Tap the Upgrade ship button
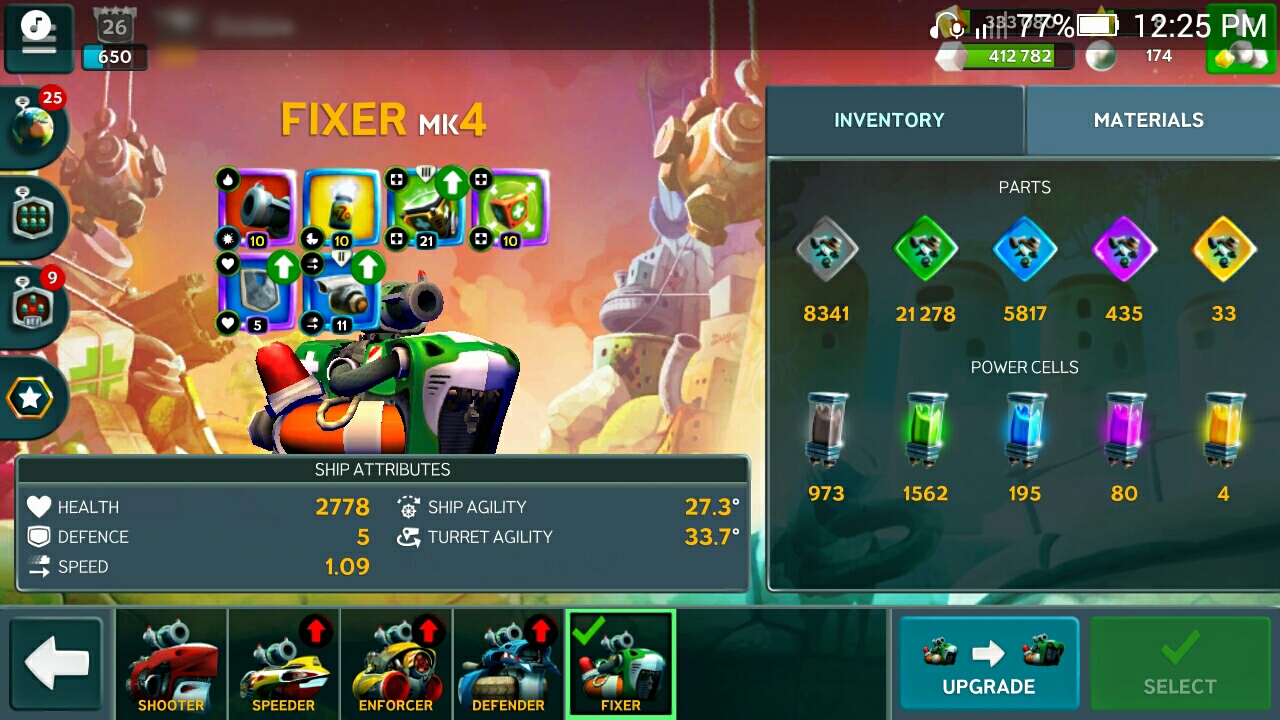This screenshot has width=1280, height=720. [x=988, y=663]
